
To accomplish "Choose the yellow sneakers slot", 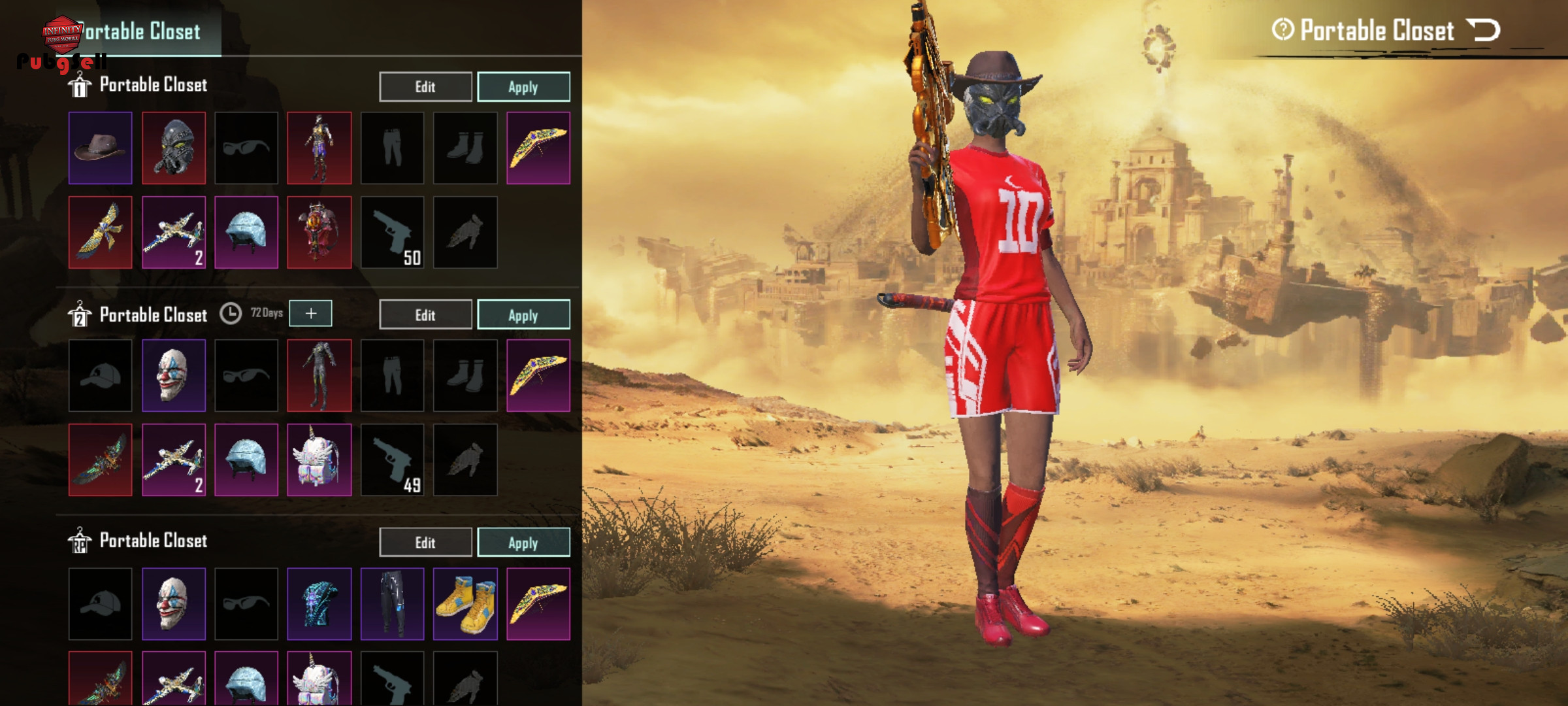I will 465,604.
